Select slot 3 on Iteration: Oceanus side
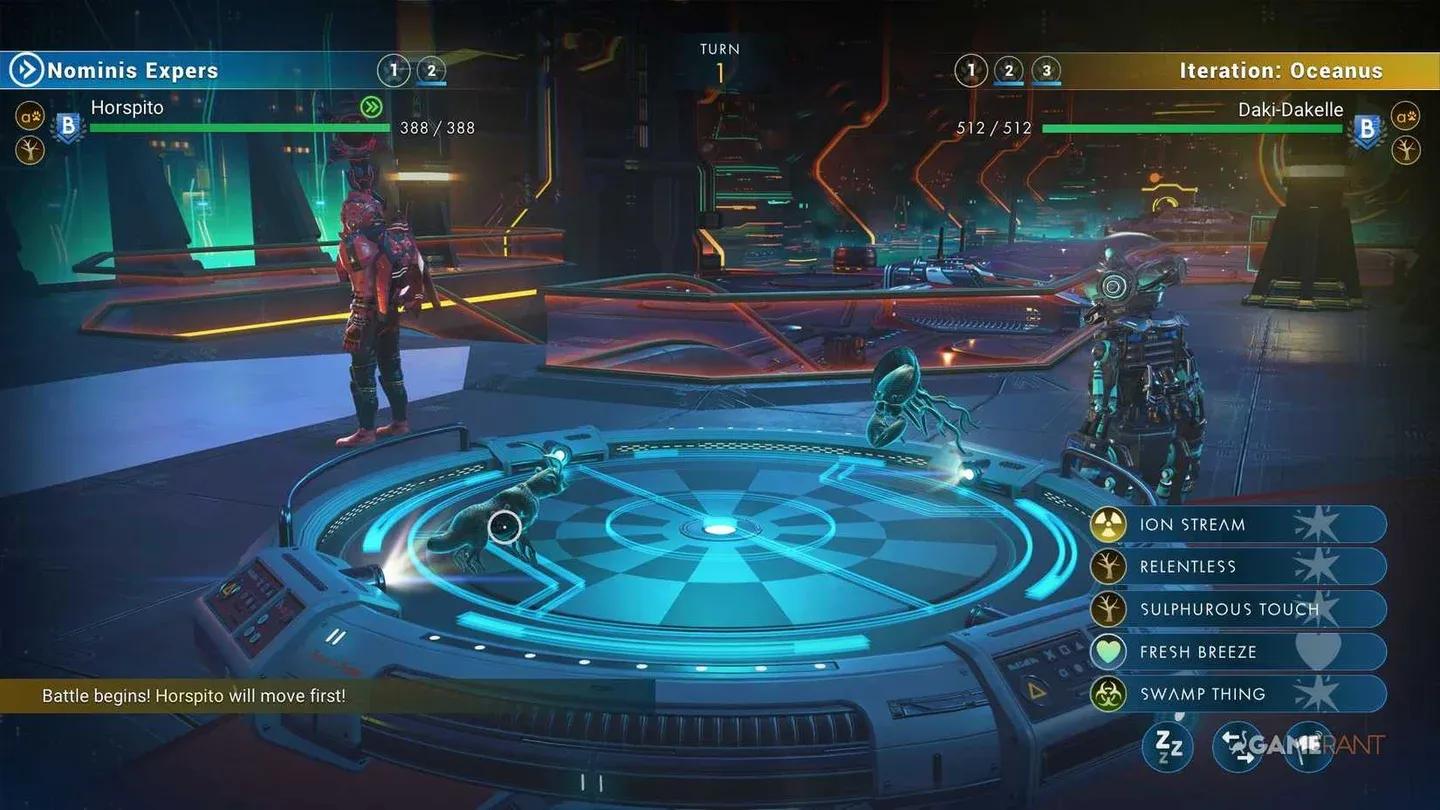 coord(1046,70)
